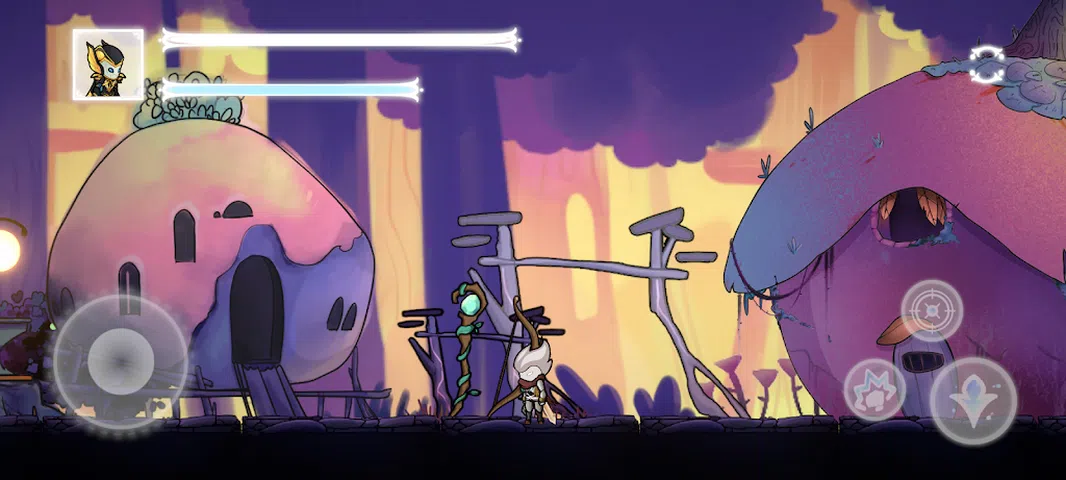Viewport: 1066px width, 480px height.
Task: Tap the large downward-arrow crystal action button
Action: click(x=973, y=401)
